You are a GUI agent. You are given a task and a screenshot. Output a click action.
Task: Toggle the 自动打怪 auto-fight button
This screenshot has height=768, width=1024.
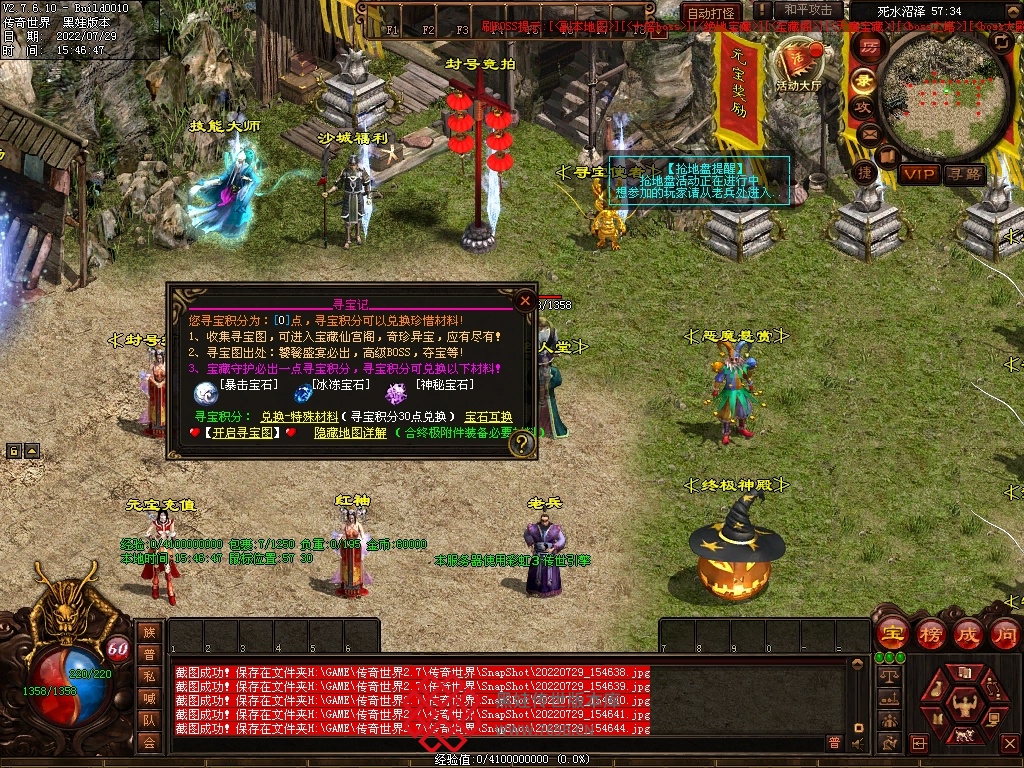click(x=711, y=13)
